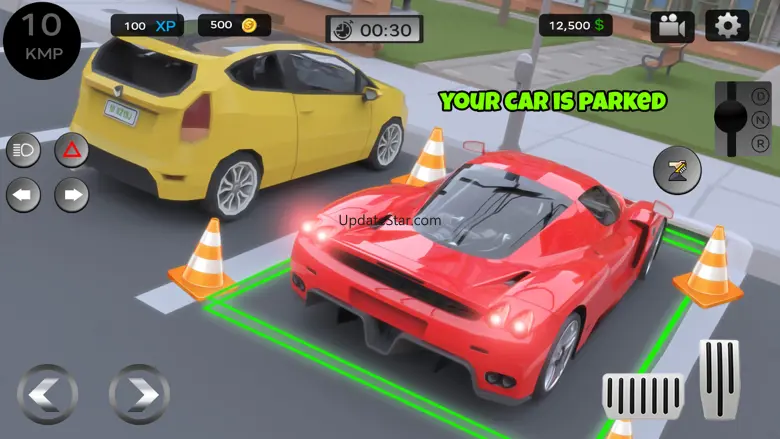Open settings with the gear icon
This screenshot has height=439, width=780.
point(727,26)
